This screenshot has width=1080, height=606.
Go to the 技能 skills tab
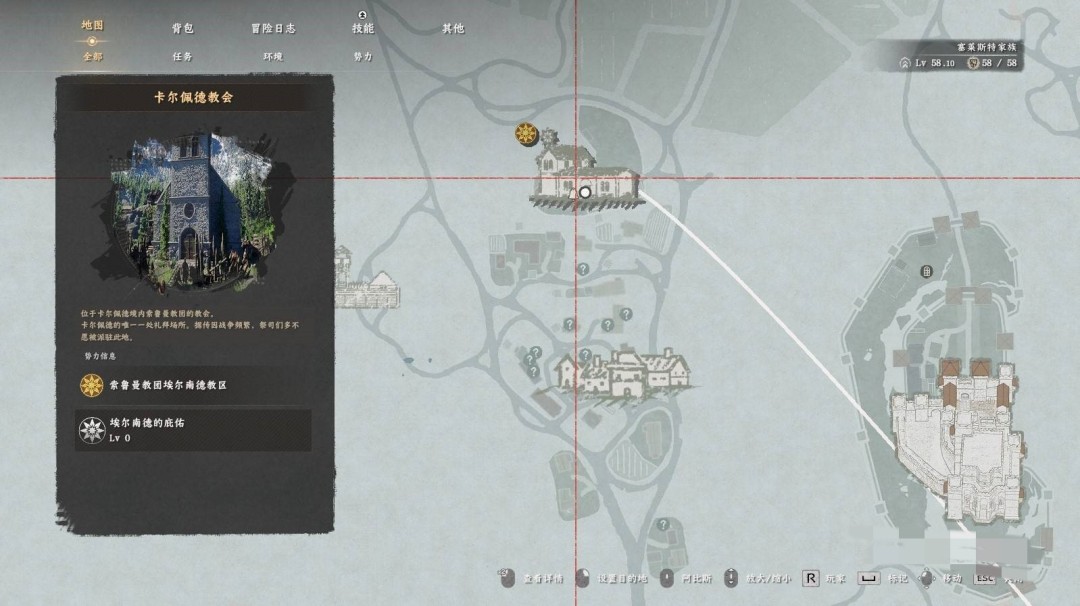pyautogui.click(x=362, y=28)
